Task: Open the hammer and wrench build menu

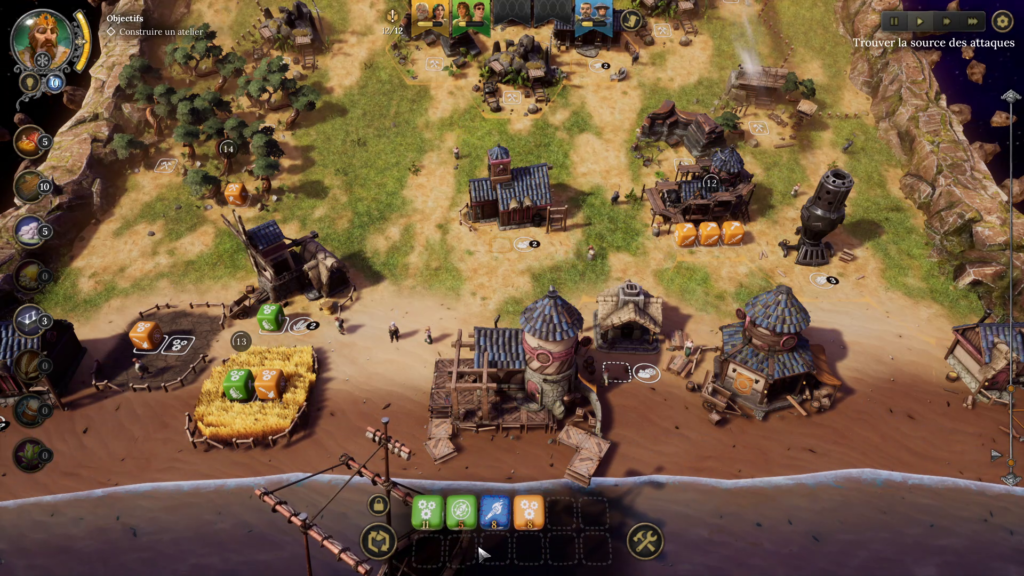Action: click(645, 542)
